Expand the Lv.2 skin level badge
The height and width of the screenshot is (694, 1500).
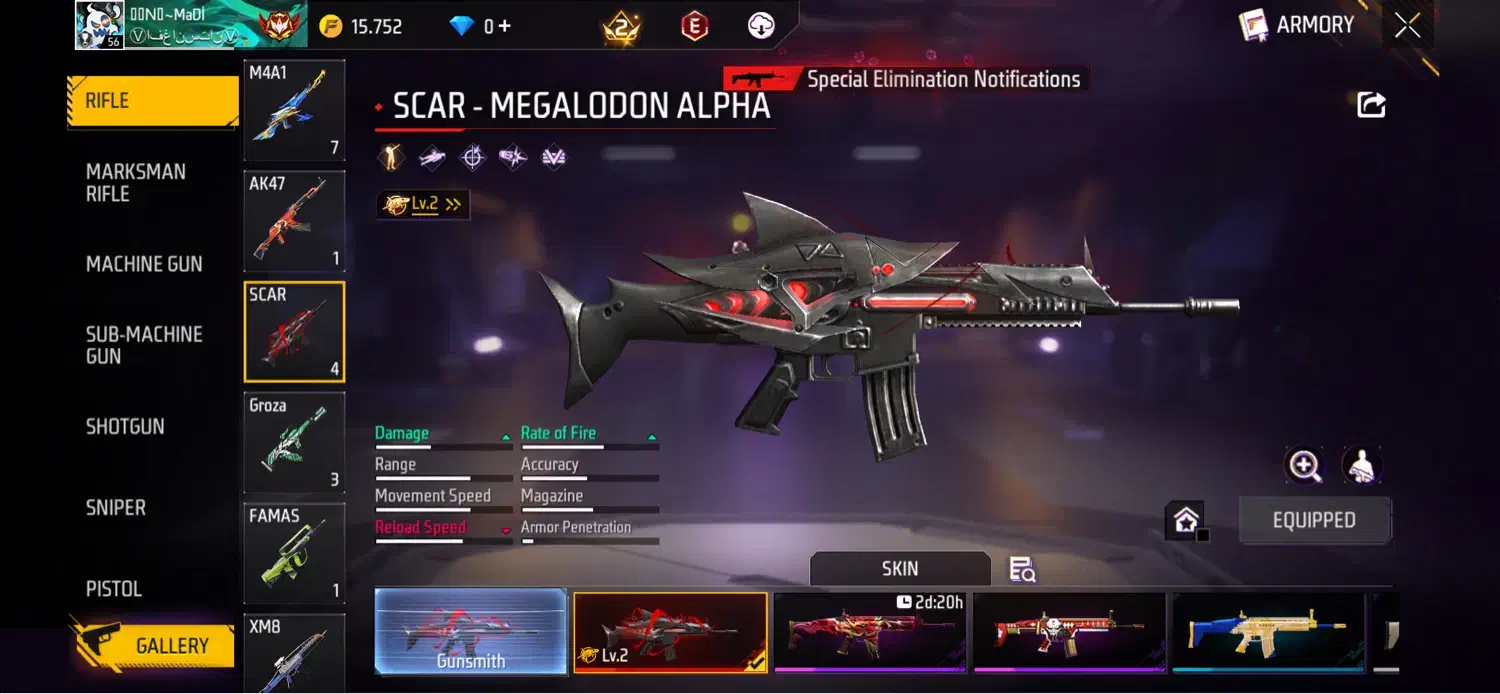pos(423,204)
